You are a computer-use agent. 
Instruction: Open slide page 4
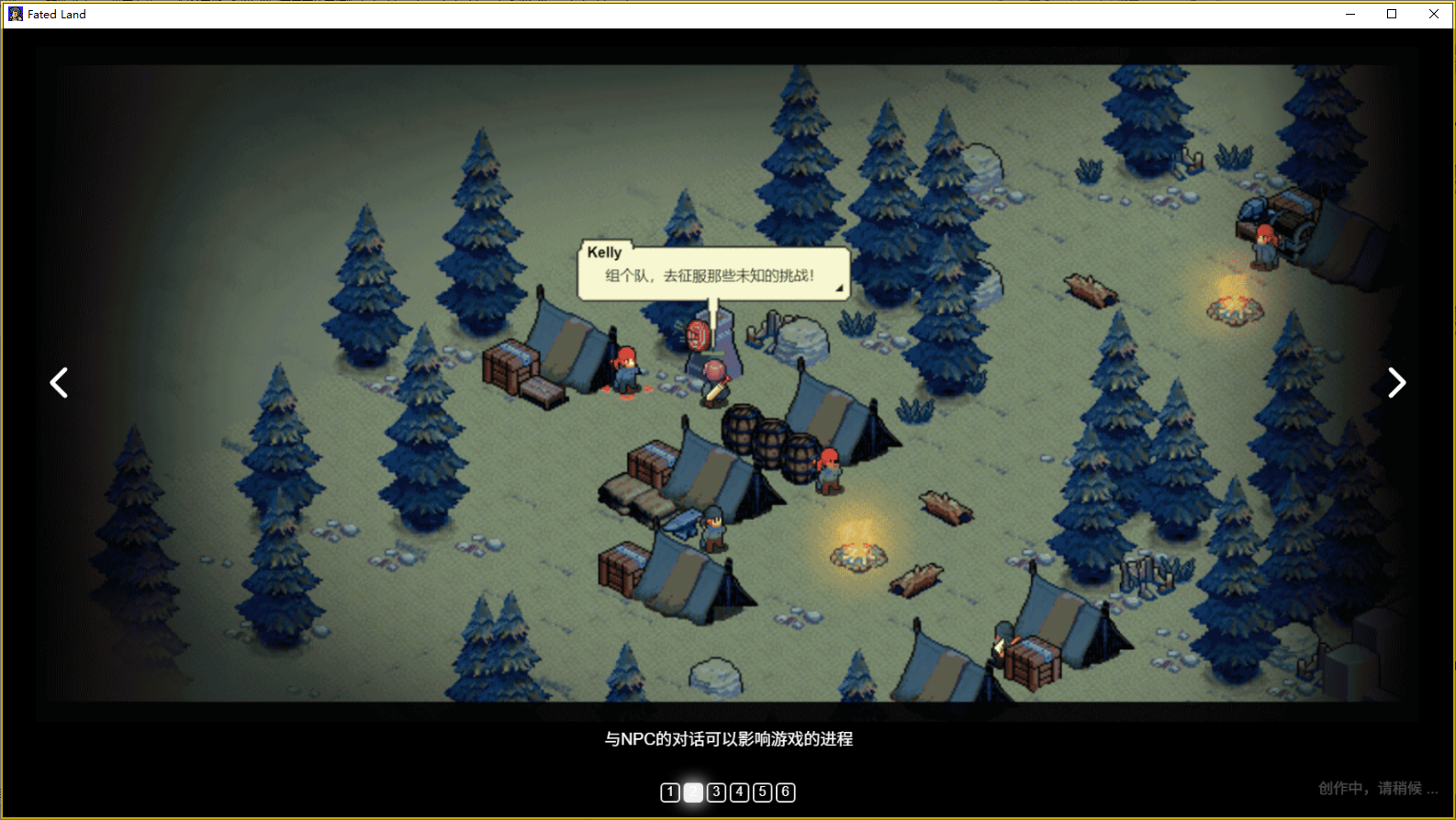[739, 792]
